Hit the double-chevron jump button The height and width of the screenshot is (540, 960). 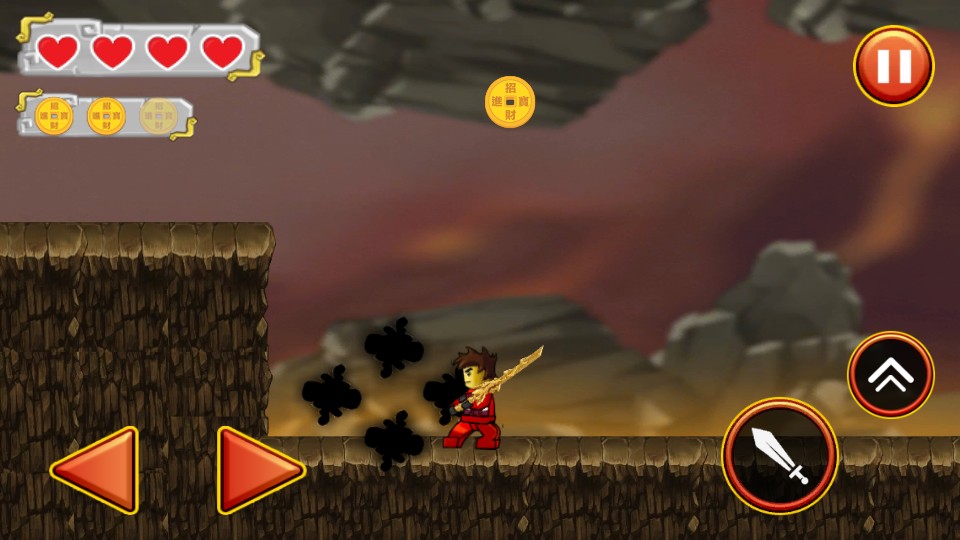pyautogui.click(x=890, y=375)
